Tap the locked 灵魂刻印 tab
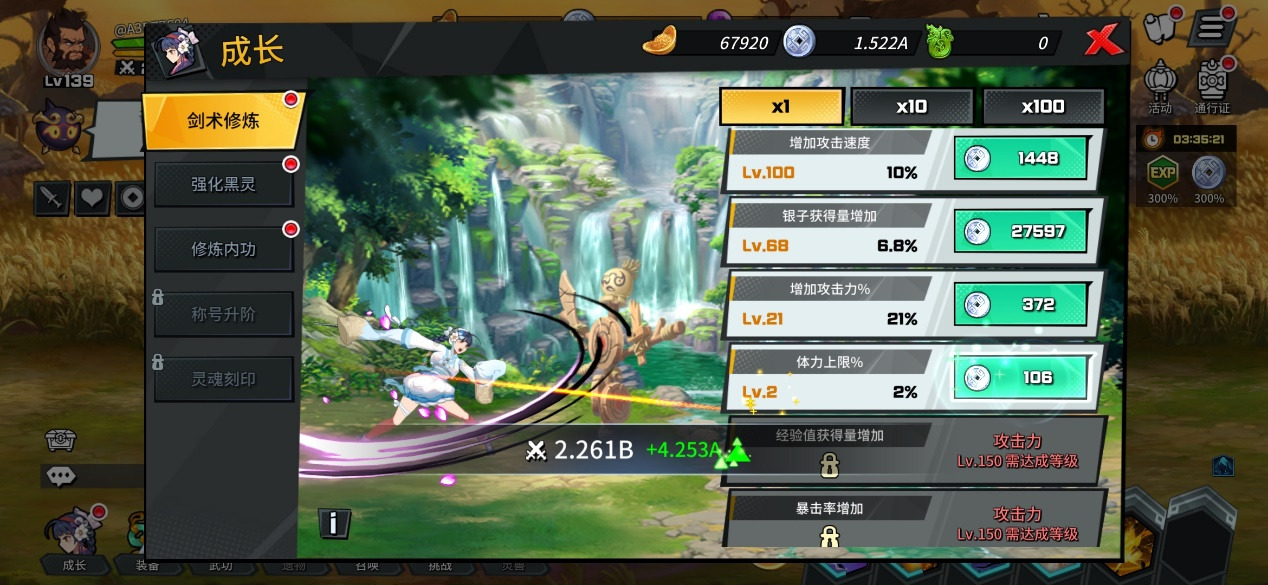 coord(223,379)
